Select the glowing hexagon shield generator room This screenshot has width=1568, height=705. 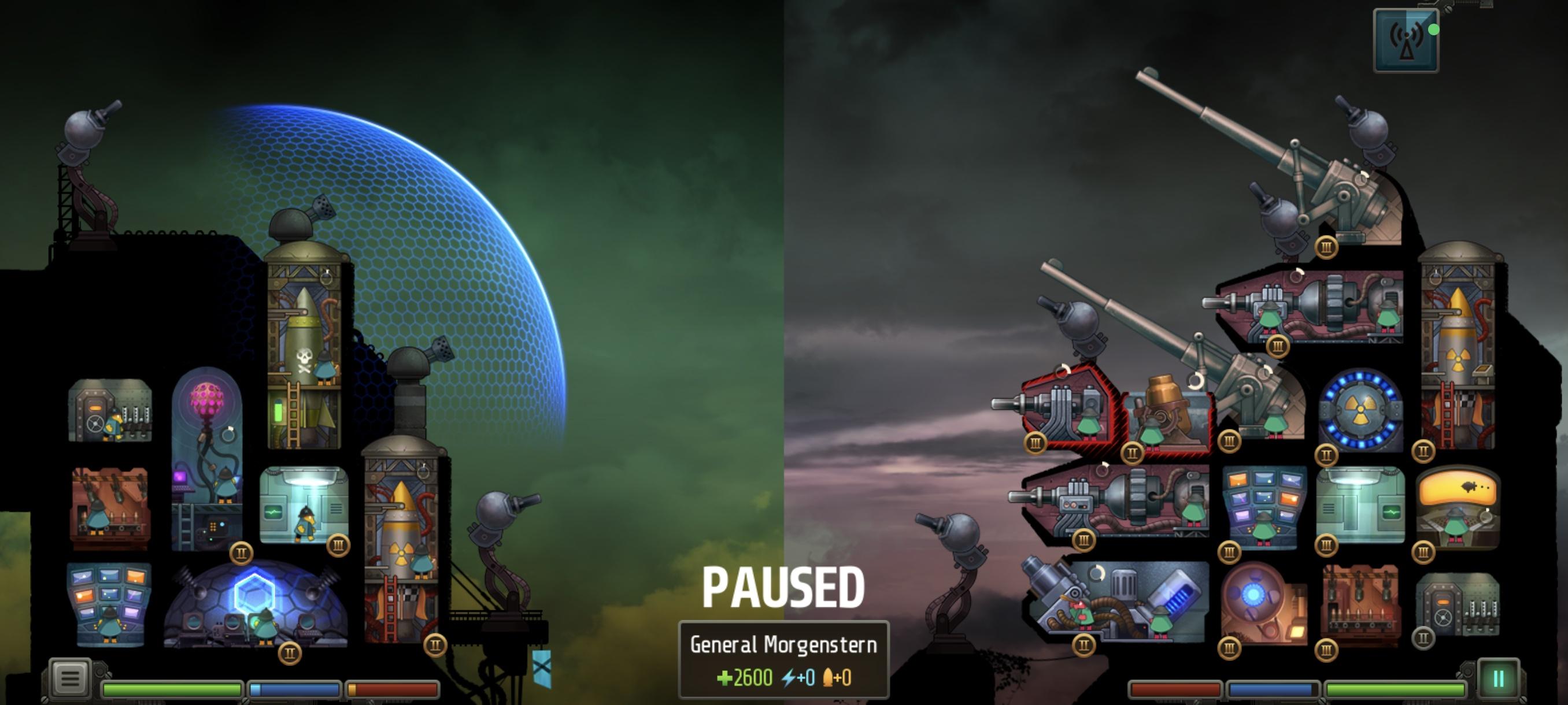point(256,605)
